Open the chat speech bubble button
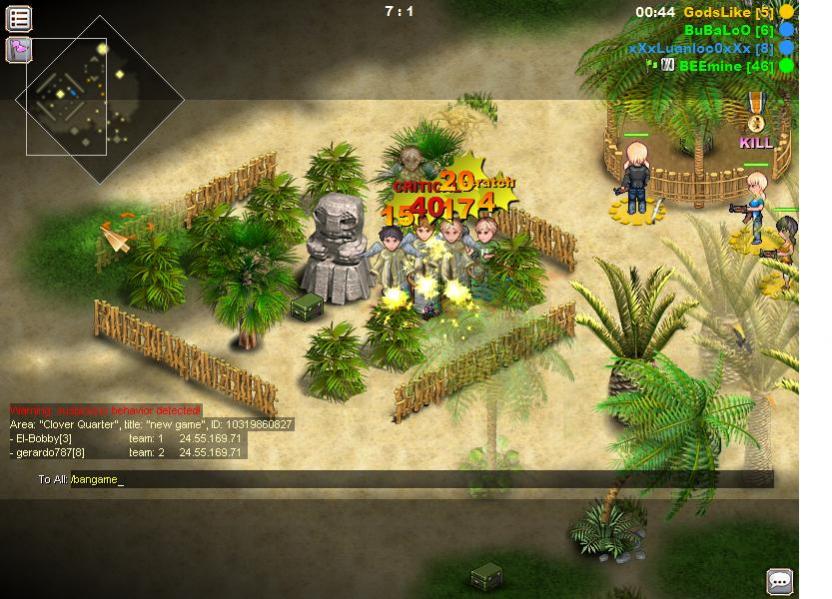Image resolution: width=832 pixels, height=599 pixels. (x=779, y=581)
